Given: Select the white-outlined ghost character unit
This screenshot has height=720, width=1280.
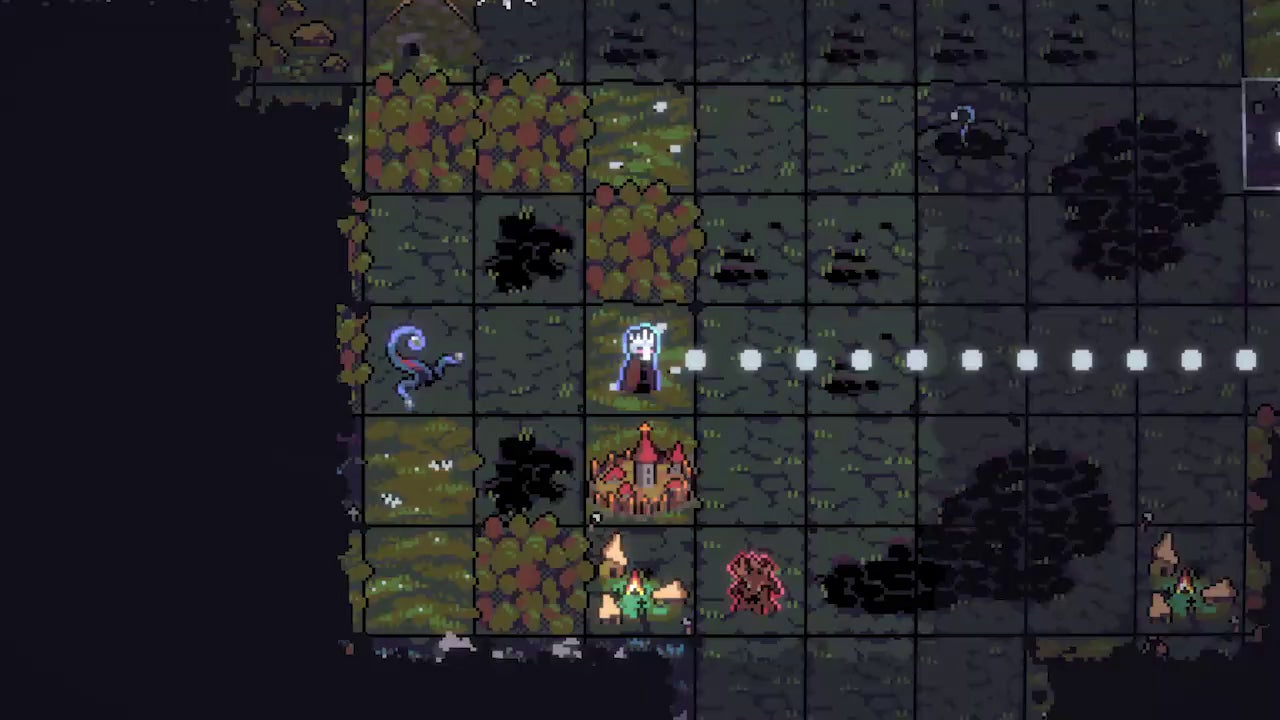Looking at the screenshot, I should pyautogui.click(x=640, y=358).
